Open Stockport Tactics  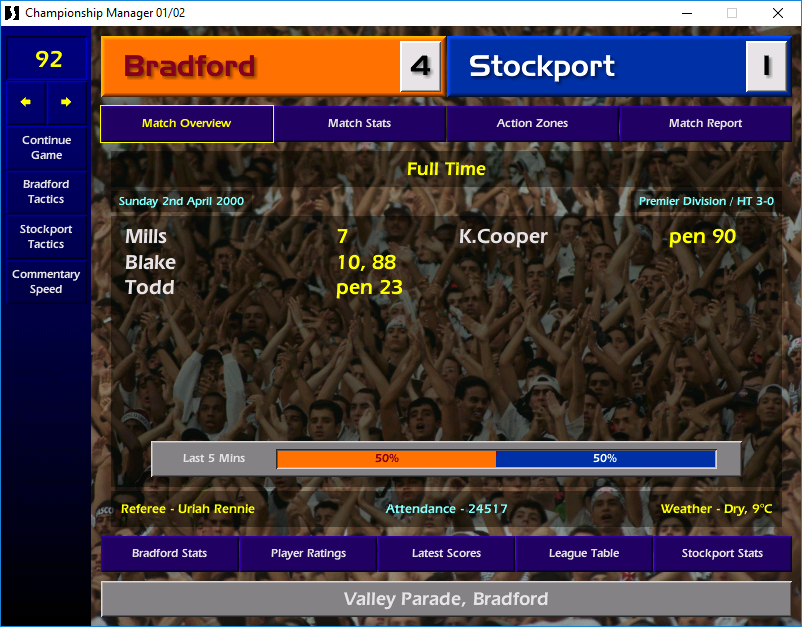click(46, 237)
